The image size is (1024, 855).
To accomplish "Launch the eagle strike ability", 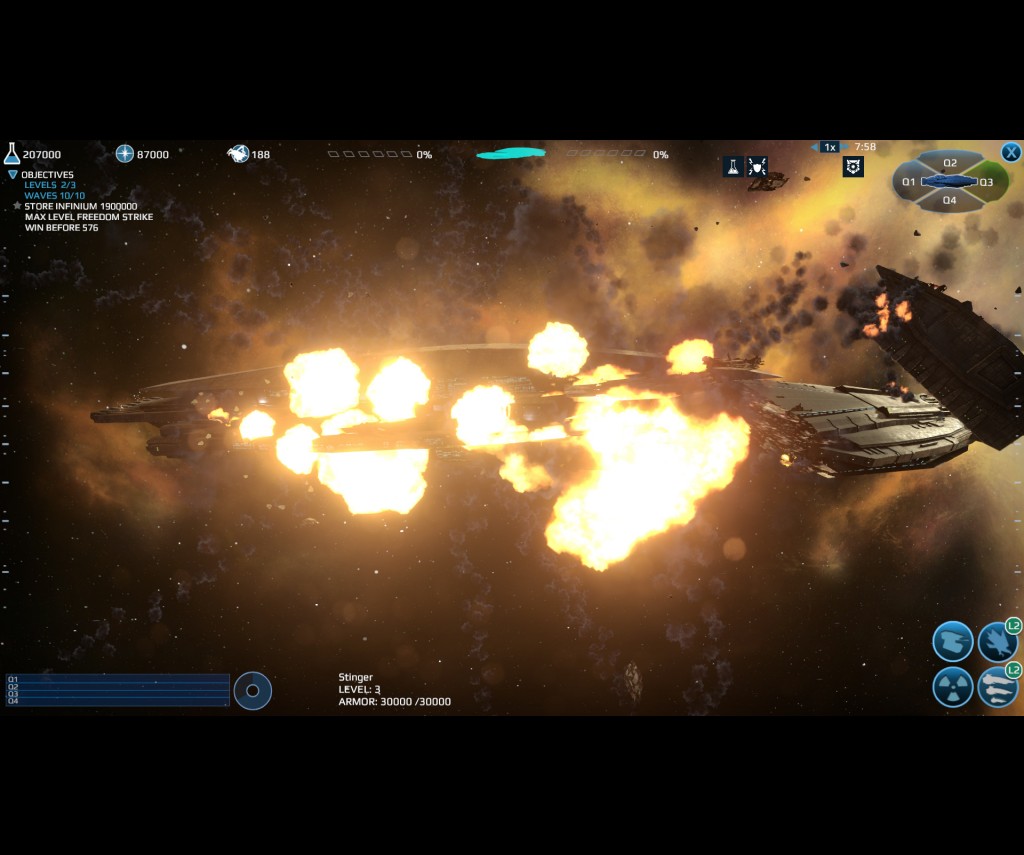I will 997,641.
